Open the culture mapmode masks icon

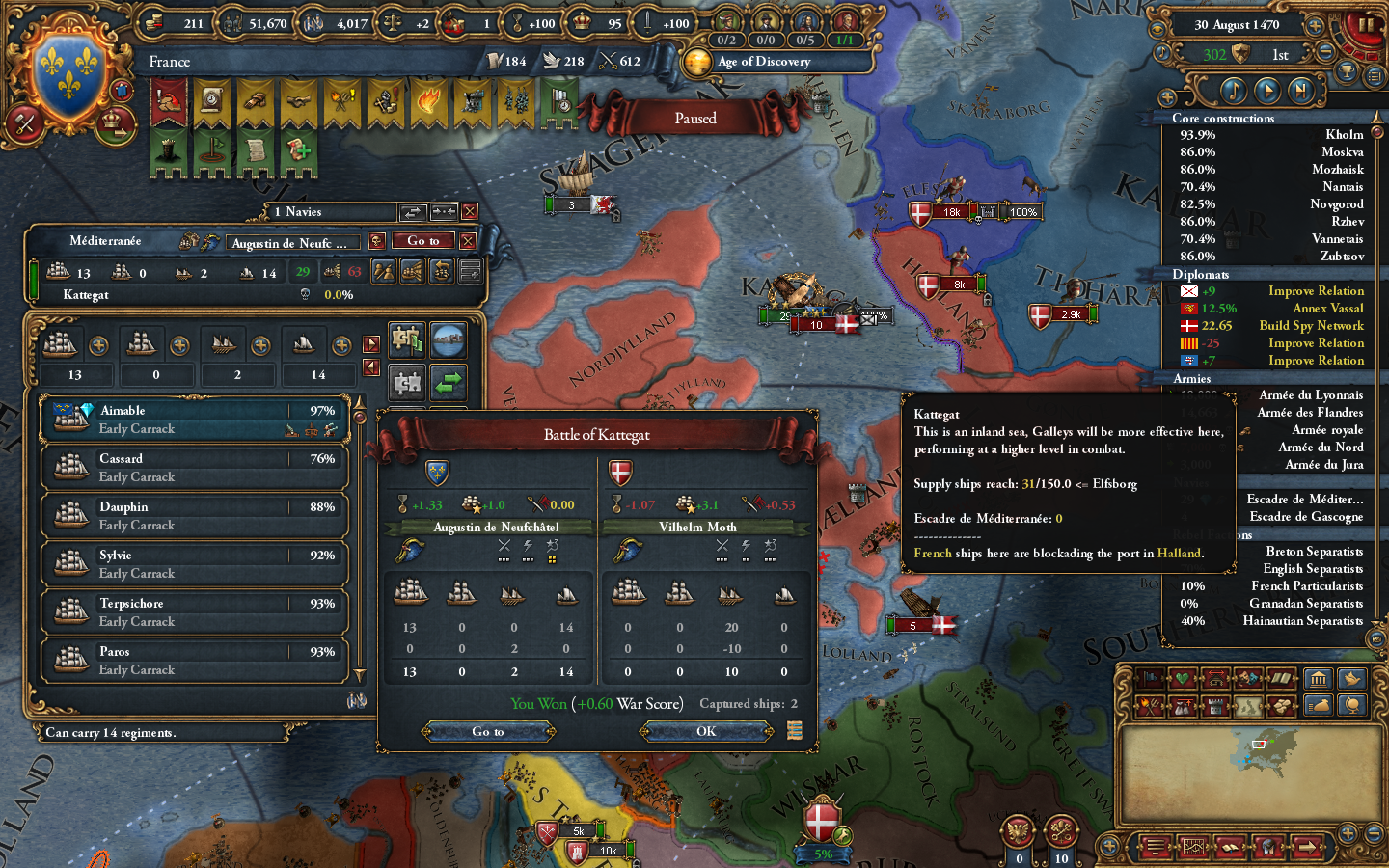click(1246, 680)
